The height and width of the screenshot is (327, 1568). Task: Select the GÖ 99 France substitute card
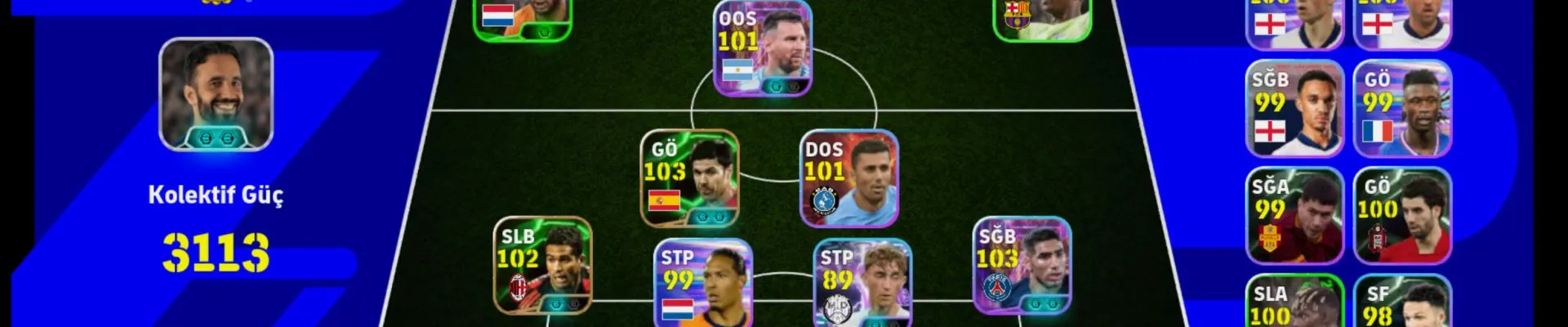[1402, 108]
